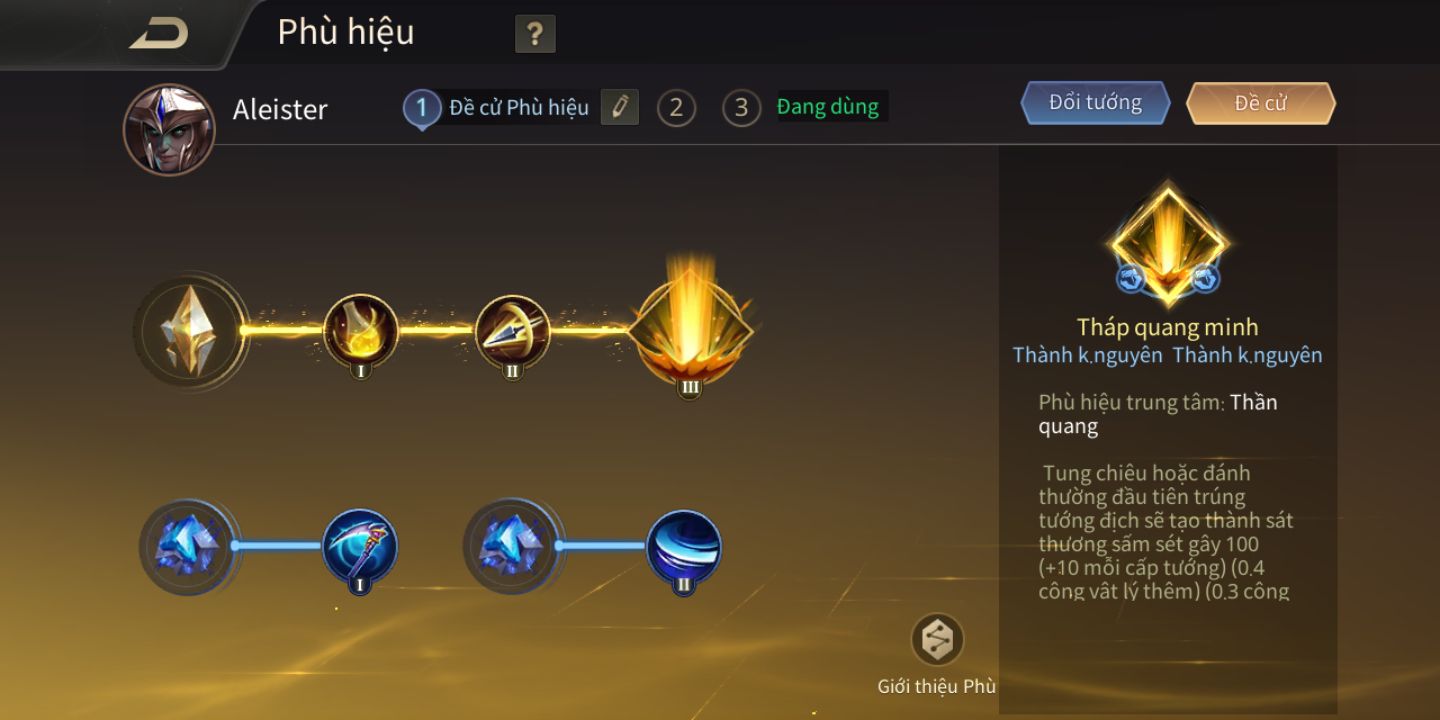The width and height of the screenshot is (1440, 720).
Task: Pick the tier I golden emblem rune
Action: click(x=361, y=330)
